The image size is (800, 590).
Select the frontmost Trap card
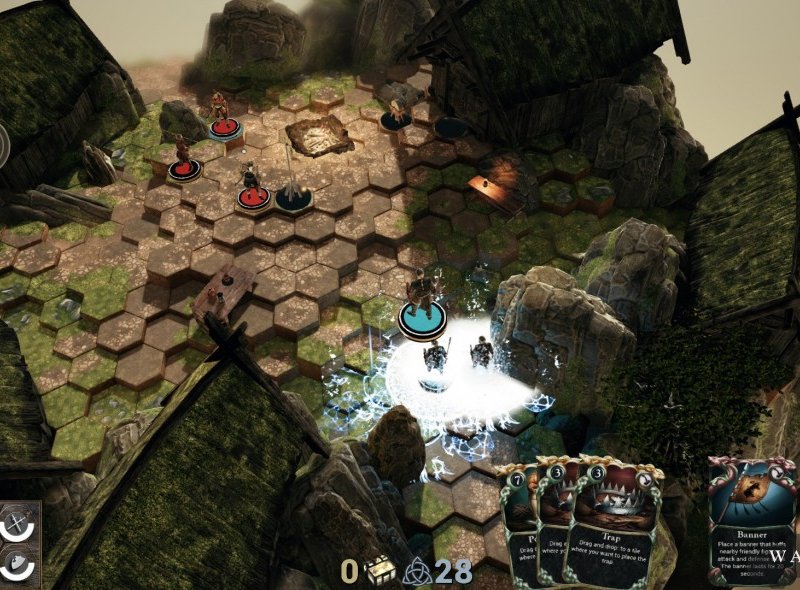609,530
